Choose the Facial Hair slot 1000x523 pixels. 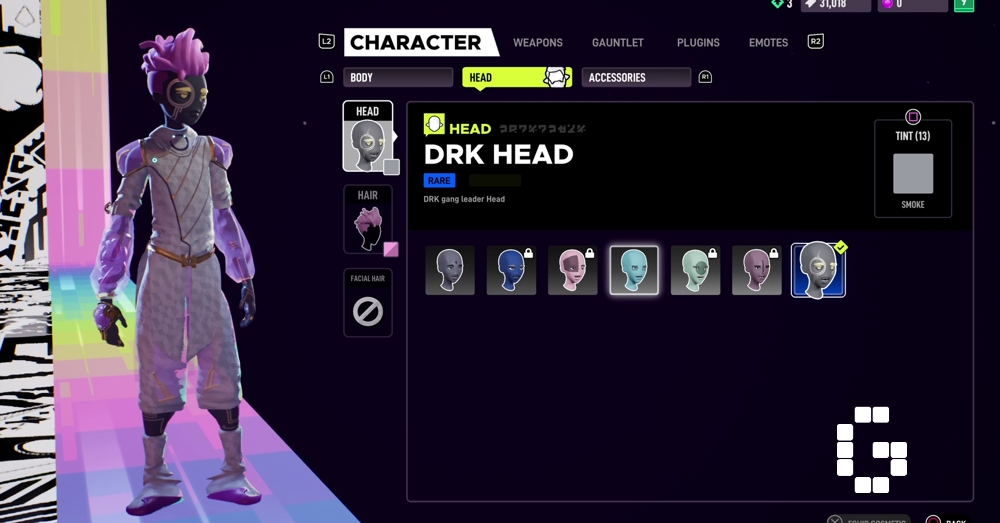point(367,303)
